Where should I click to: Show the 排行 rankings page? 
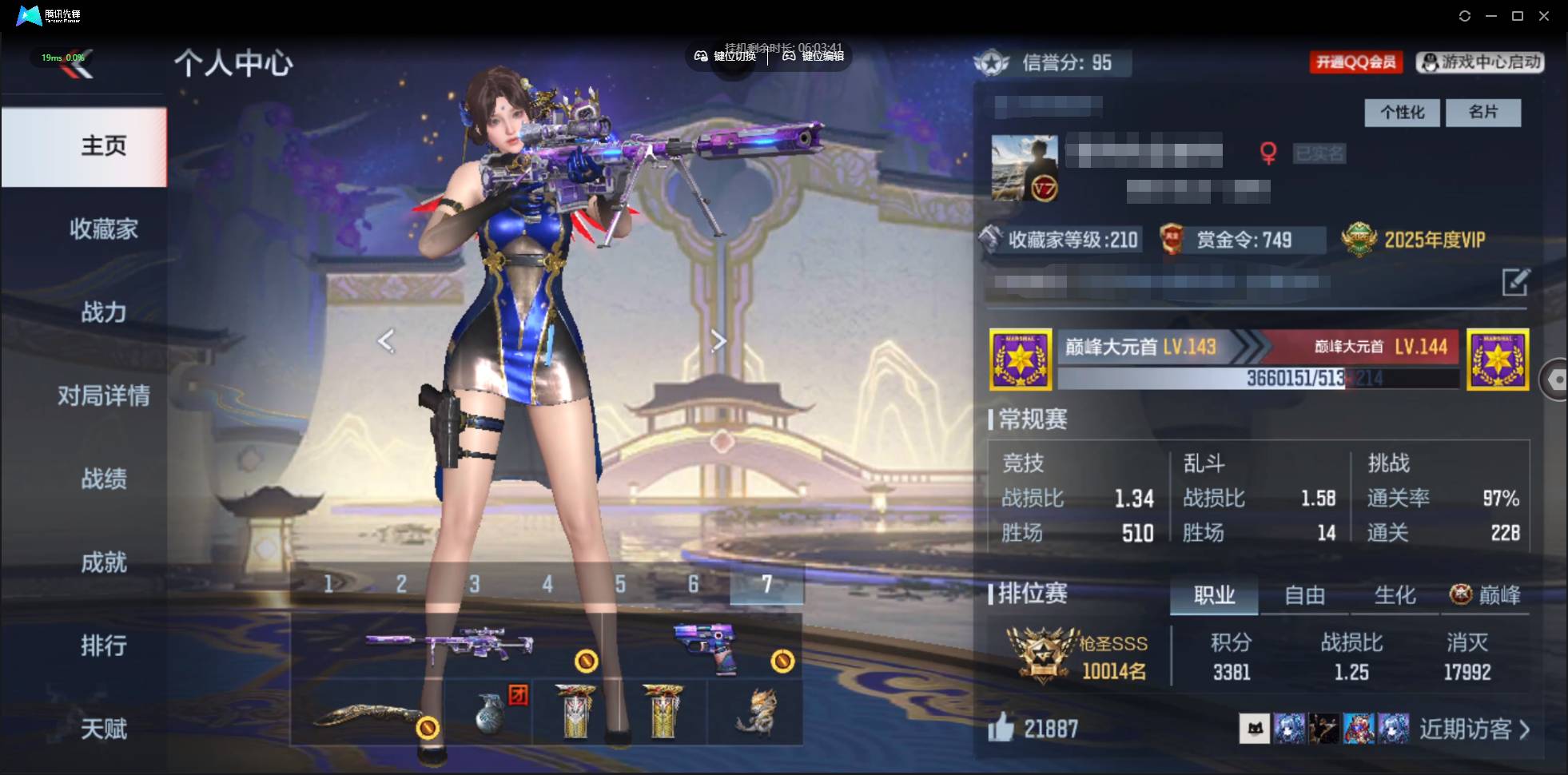[103, 646]
